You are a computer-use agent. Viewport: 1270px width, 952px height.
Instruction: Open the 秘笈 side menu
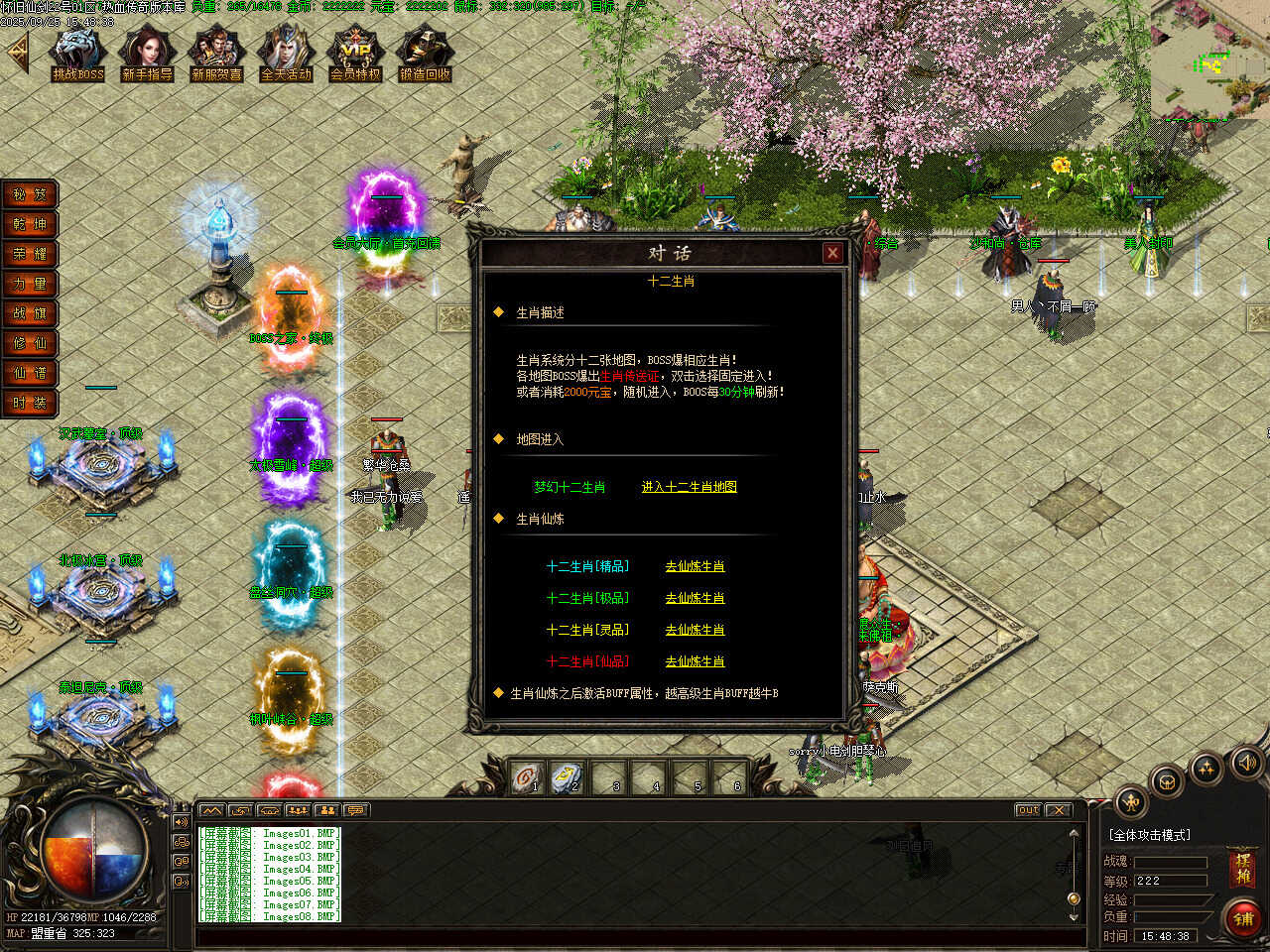tap(30, 194)
